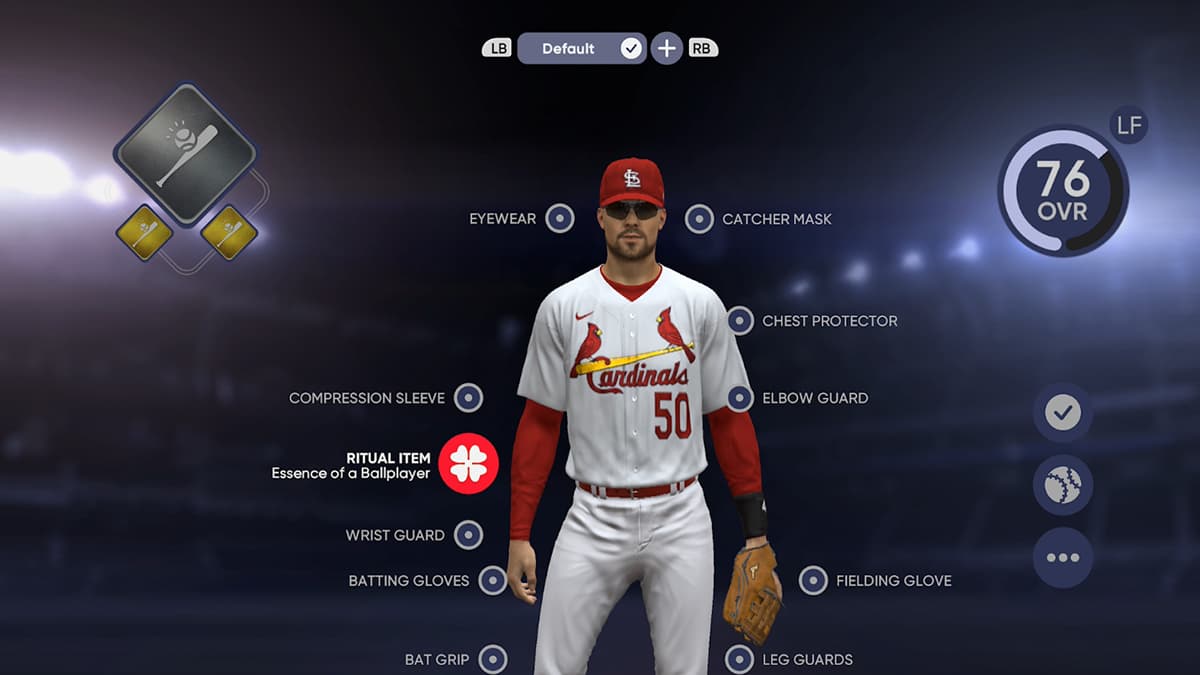Screen dimensions: 1200x675
Task: Open the Eyewear equipment slot
Action: click(560, 219)
